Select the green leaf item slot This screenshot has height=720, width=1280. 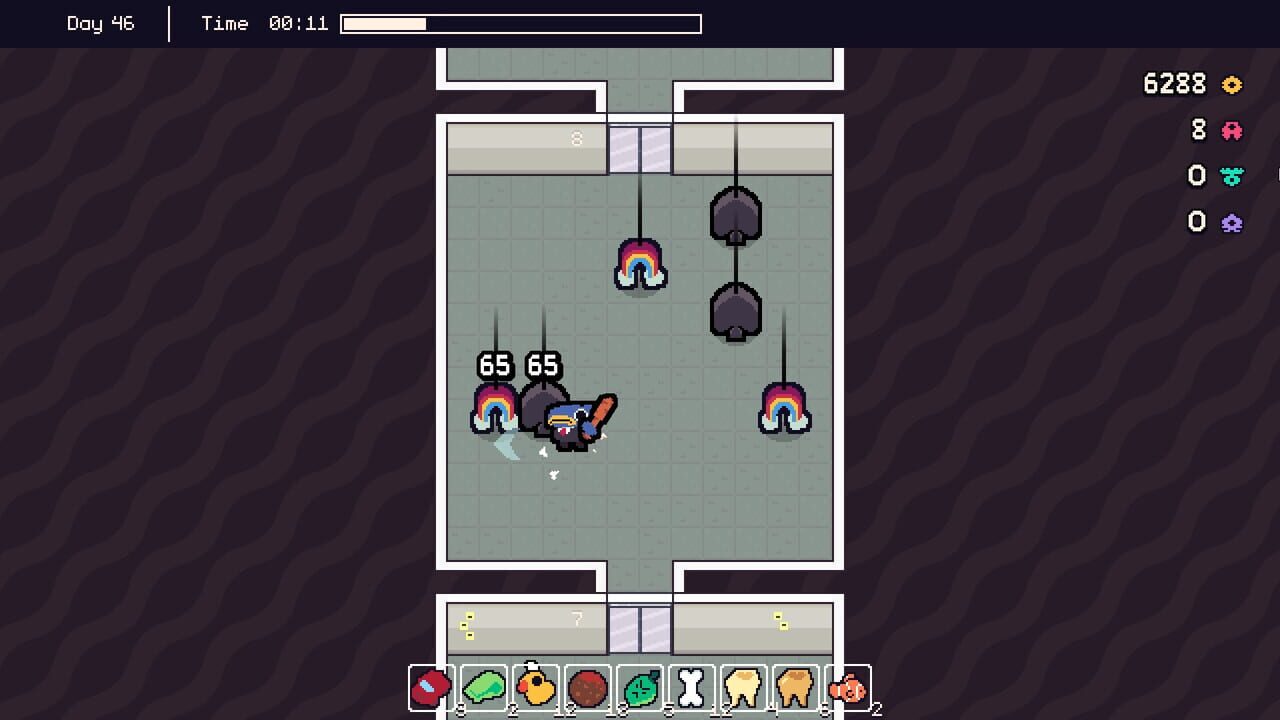pyautogui.click(x=640, y=687)
